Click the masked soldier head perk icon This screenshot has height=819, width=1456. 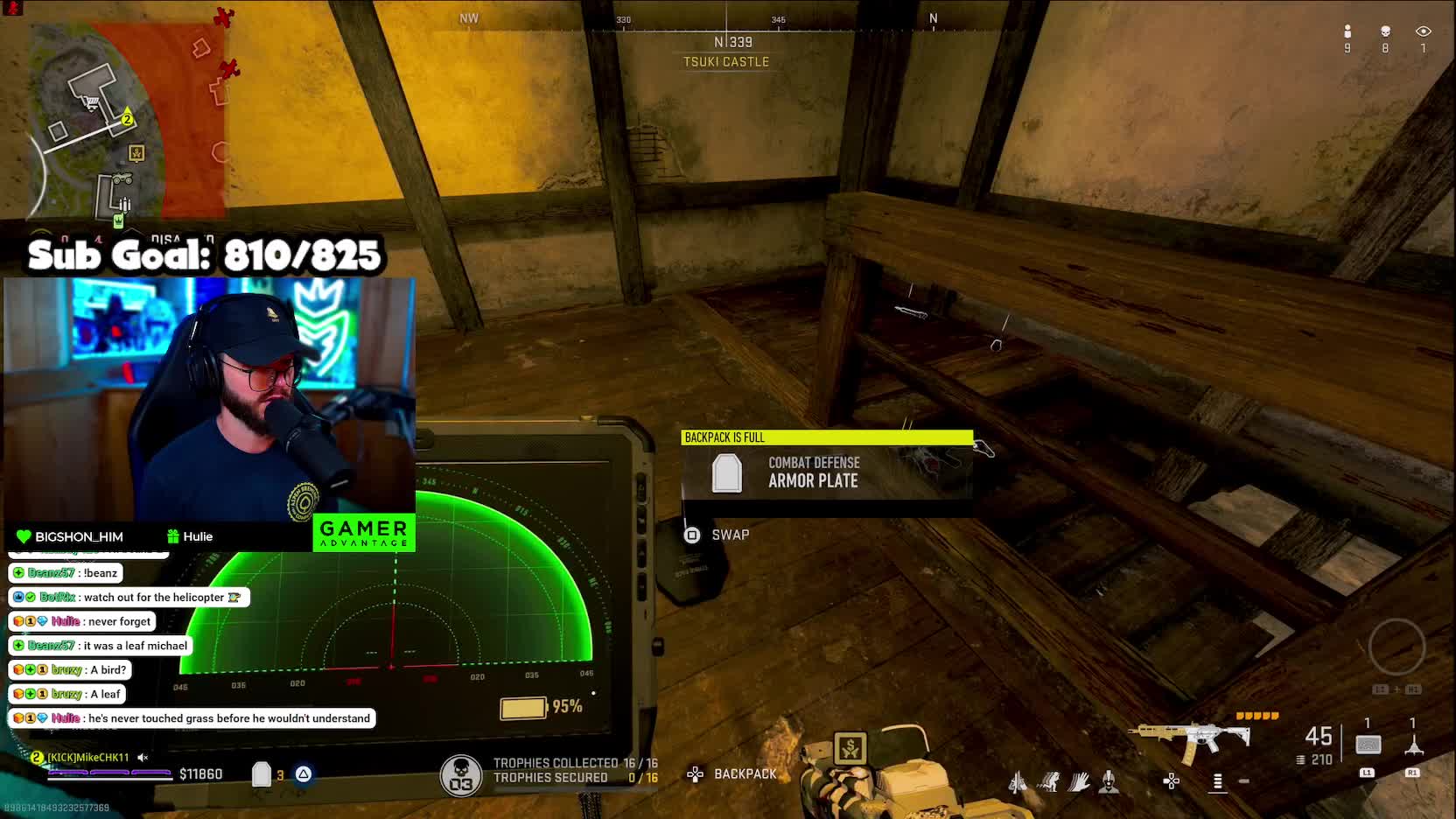1109,781
